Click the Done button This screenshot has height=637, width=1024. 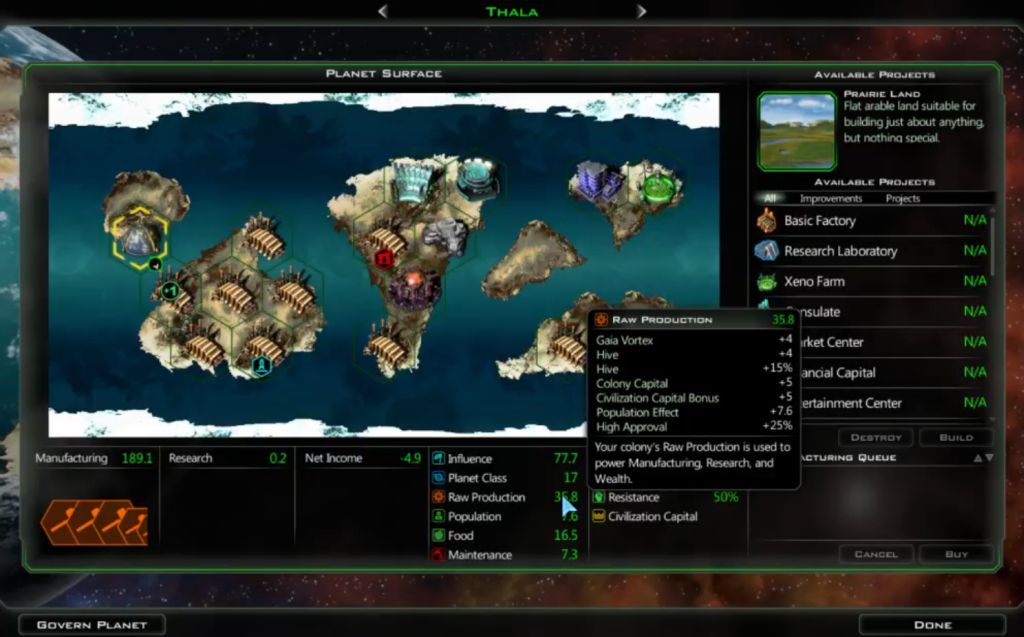(x=932, y=624)
